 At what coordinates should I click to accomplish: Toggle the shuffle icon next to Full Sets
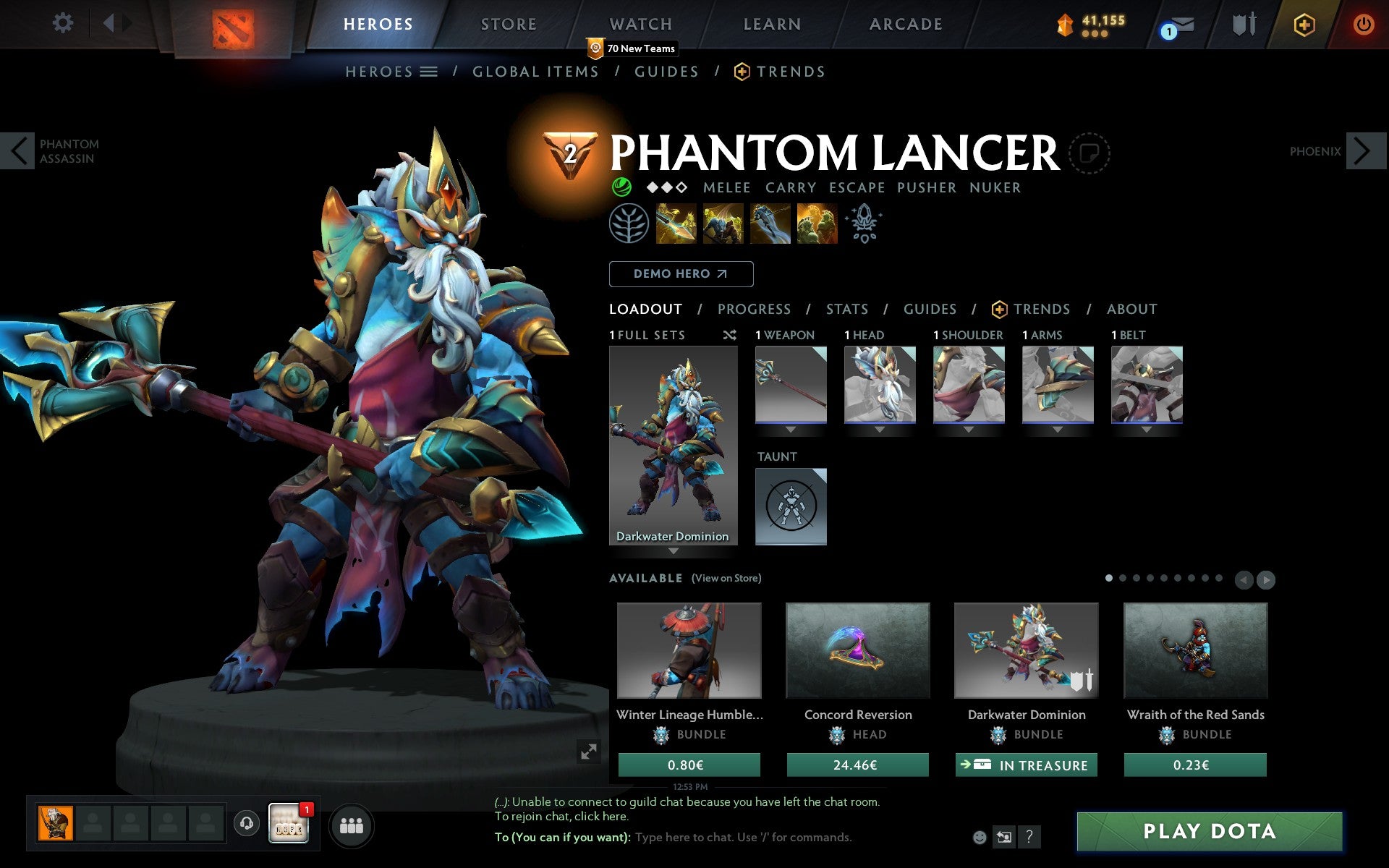pyautogui.click(x=729, y=335)
